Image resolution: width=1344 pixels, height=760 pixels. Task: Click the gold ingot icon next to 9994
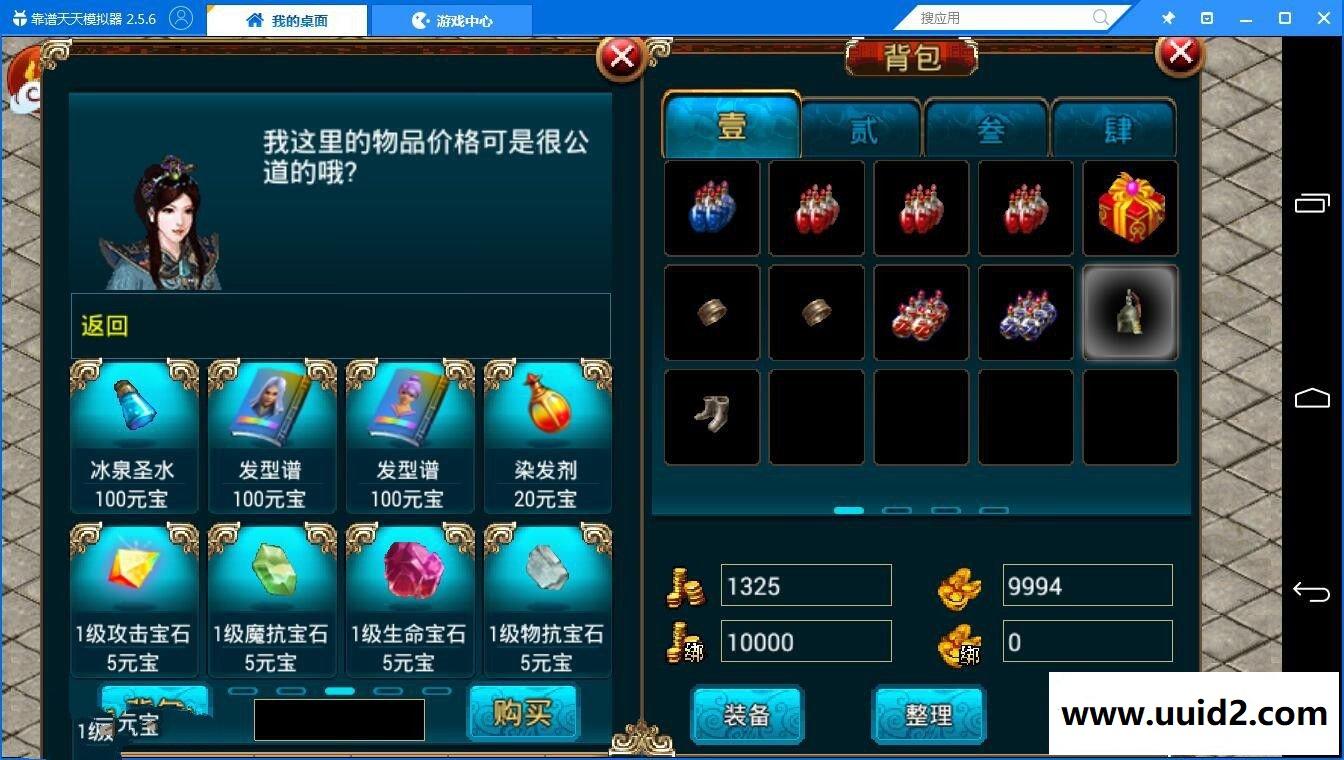(959, 586)
